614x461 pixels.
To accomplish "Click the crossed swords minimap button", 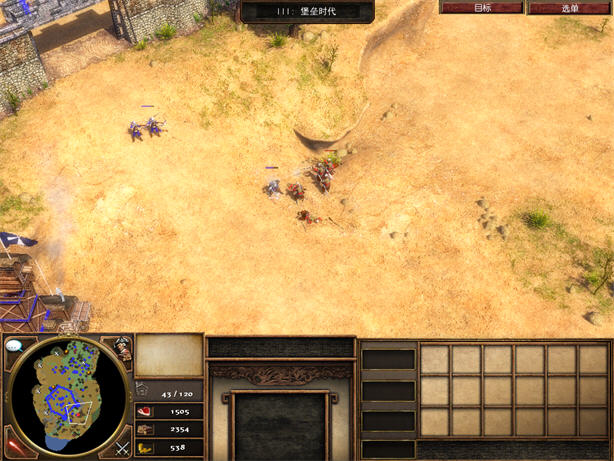I will pos(122,447).
